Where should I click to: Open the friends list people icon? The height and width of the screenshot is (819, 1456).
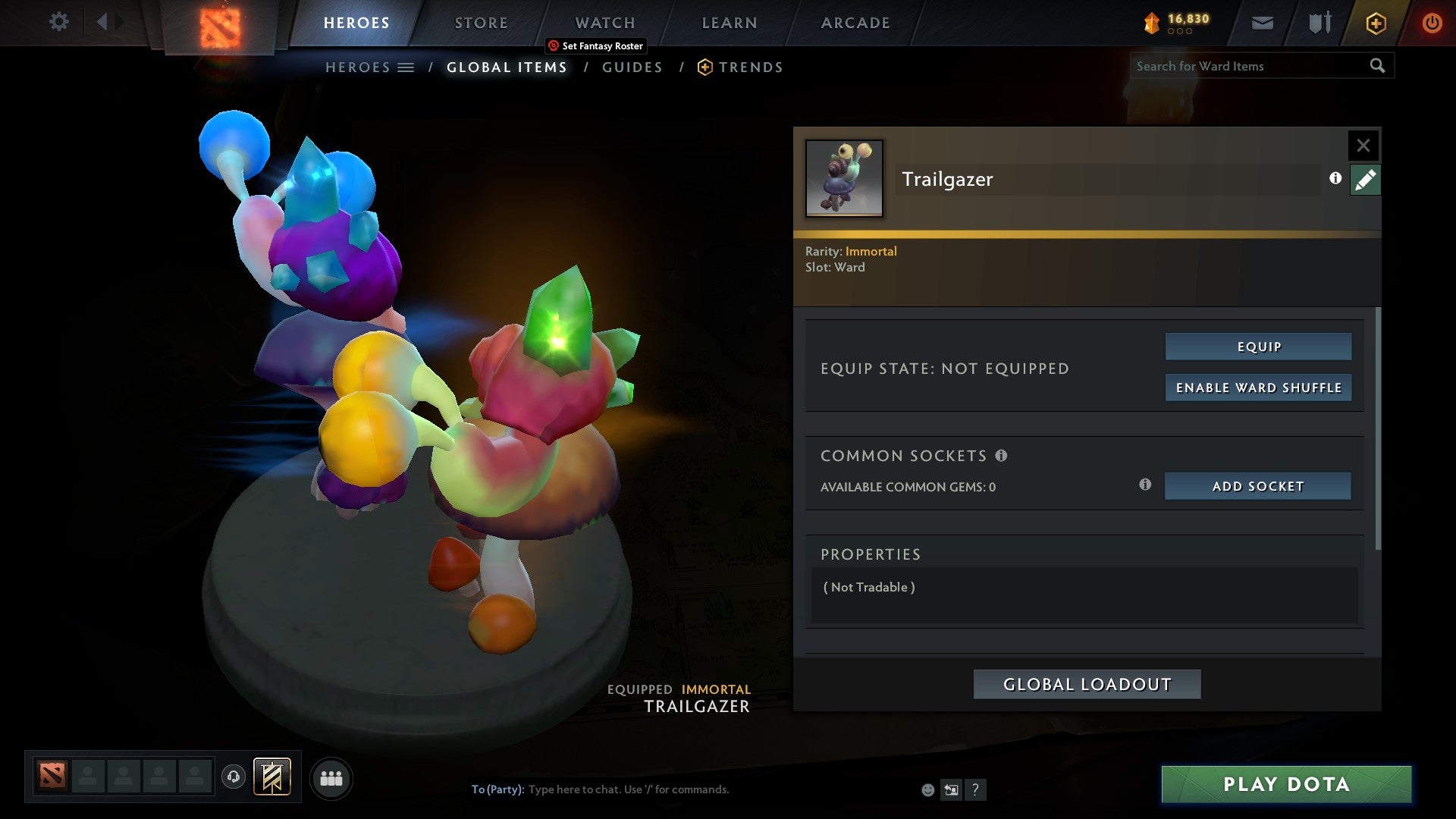coord(331,778)
